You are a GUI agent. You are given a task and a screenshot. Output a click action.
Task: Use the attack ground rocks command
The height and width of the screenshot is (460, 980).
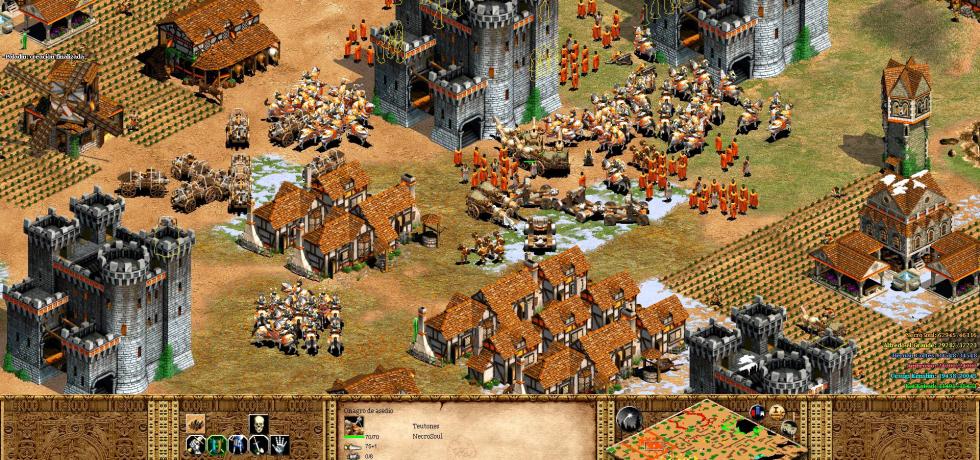(195, 422)
